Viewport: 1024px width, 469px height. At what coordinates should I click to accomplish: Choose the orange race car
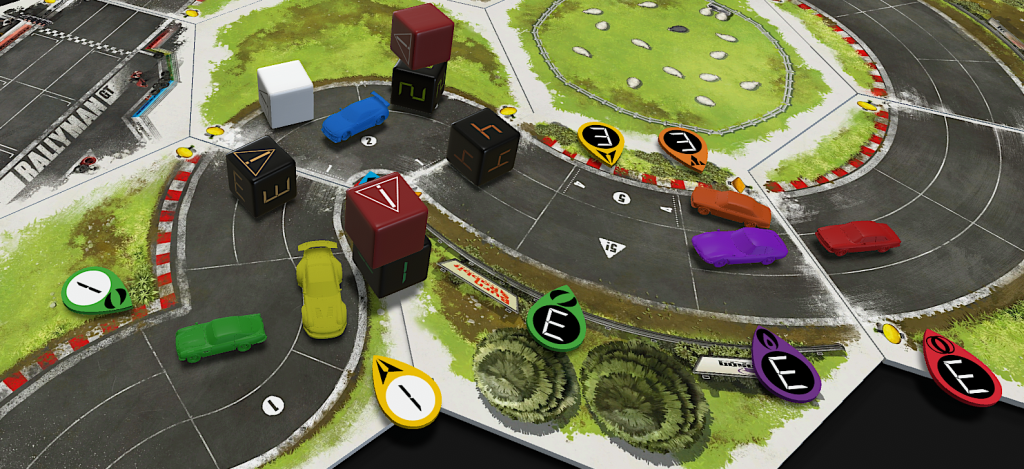point(730,205)
